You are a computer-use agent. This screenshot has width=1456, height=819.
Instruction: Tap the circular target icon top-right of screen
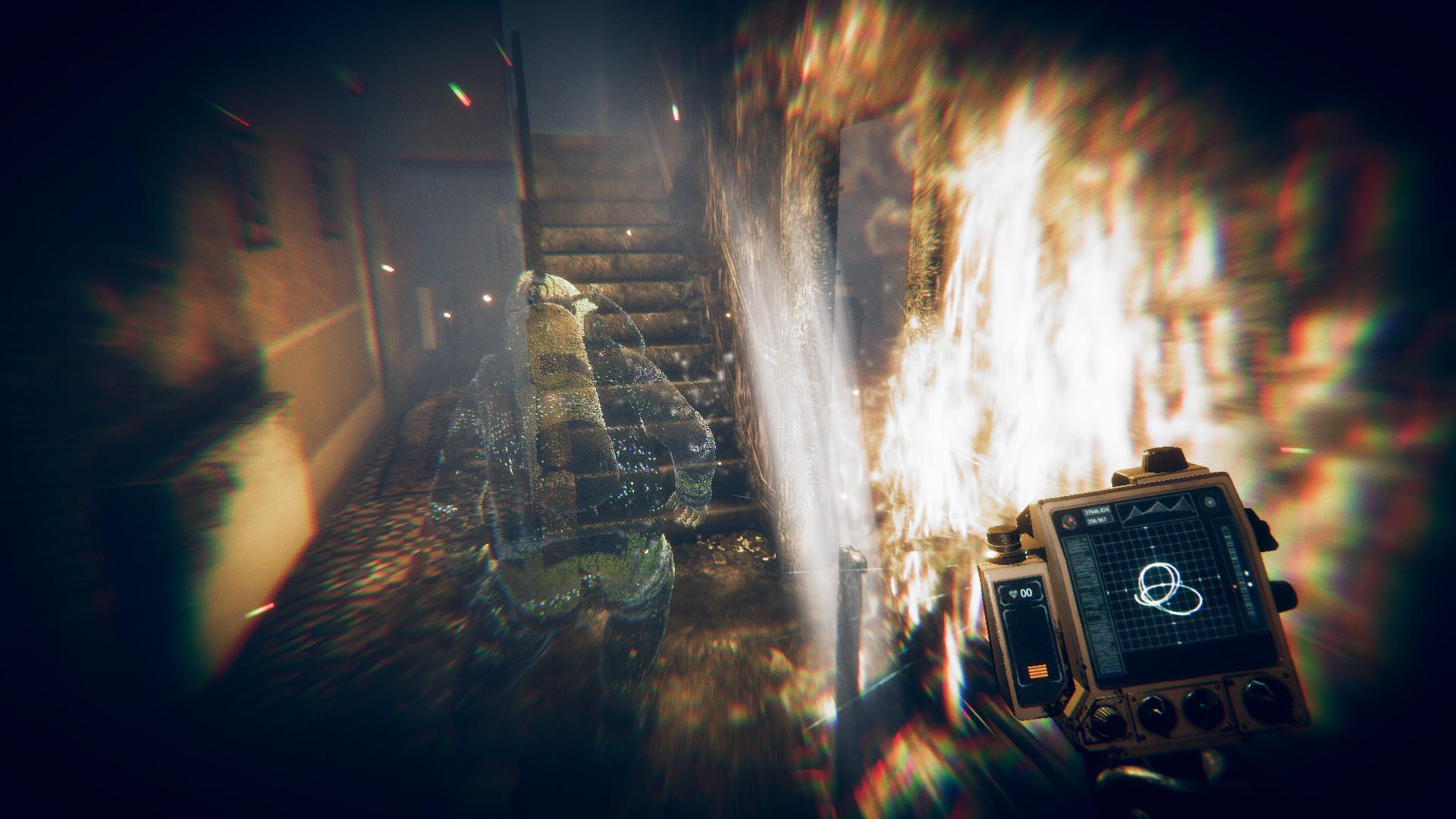point(1209,500)
